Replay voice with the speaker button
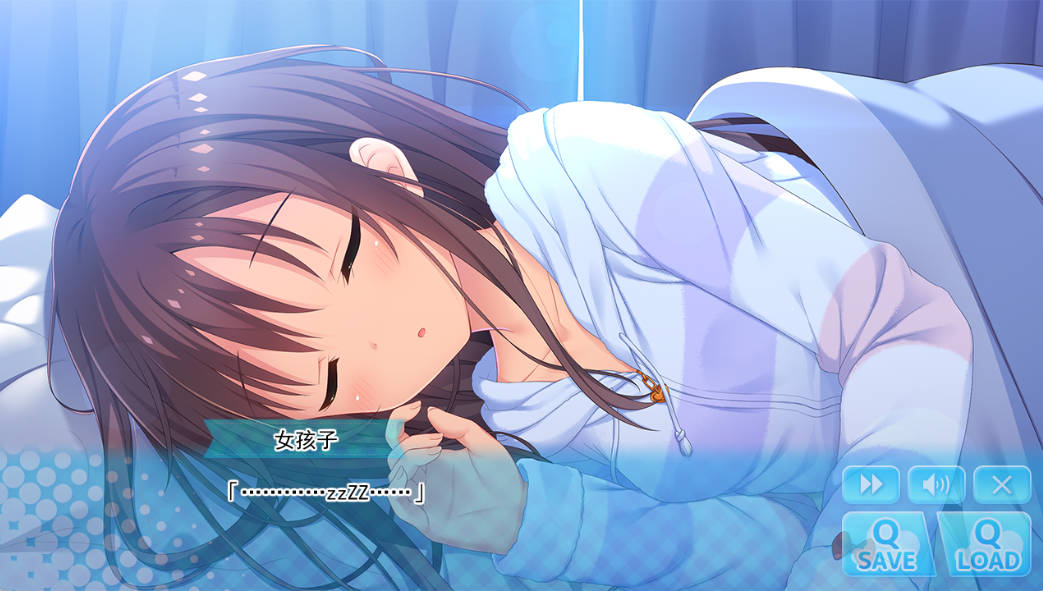The image size is (1043, 591). (936, 485)
